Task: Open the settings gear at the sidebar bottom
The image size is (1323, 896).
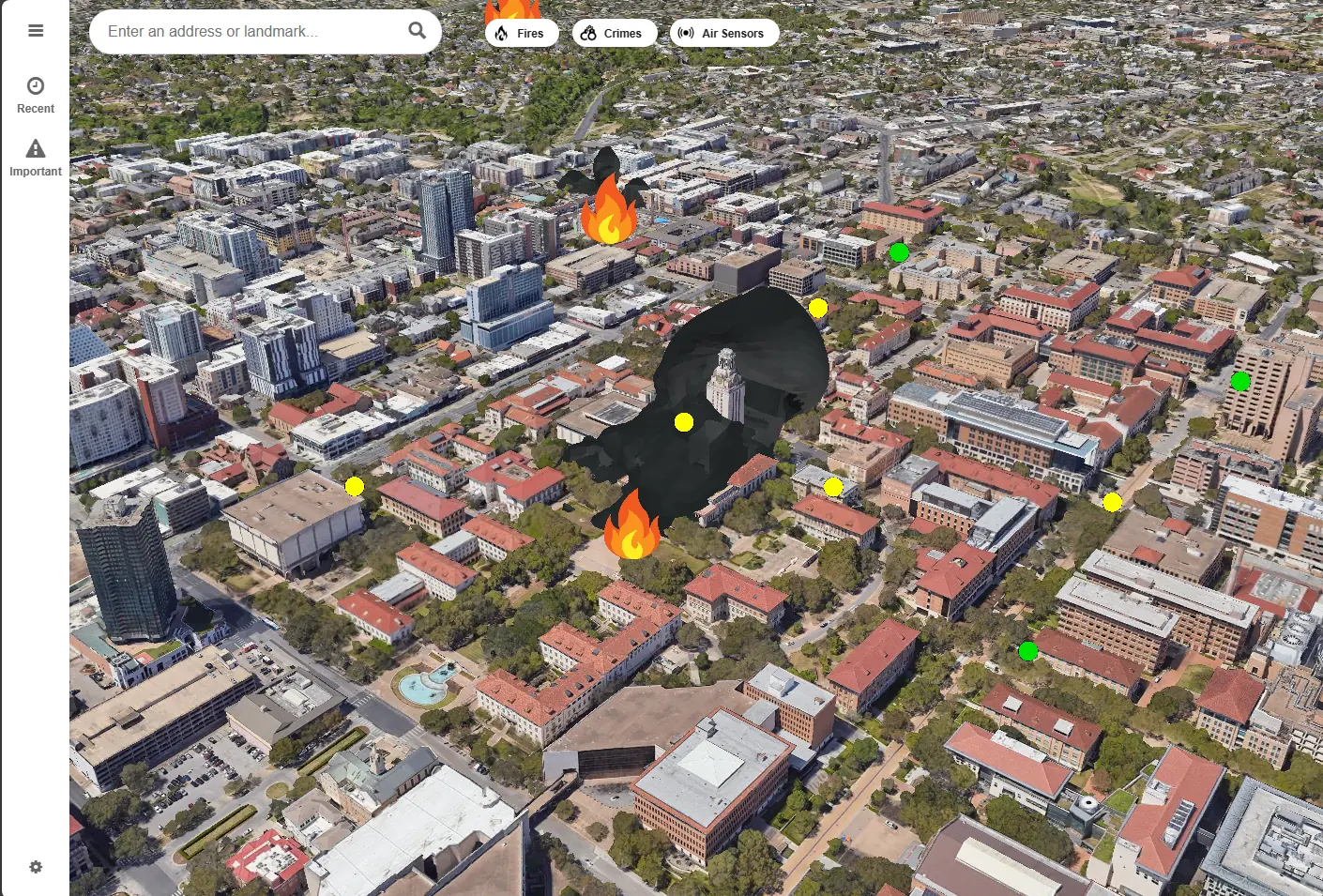Action: coord(36,867)
